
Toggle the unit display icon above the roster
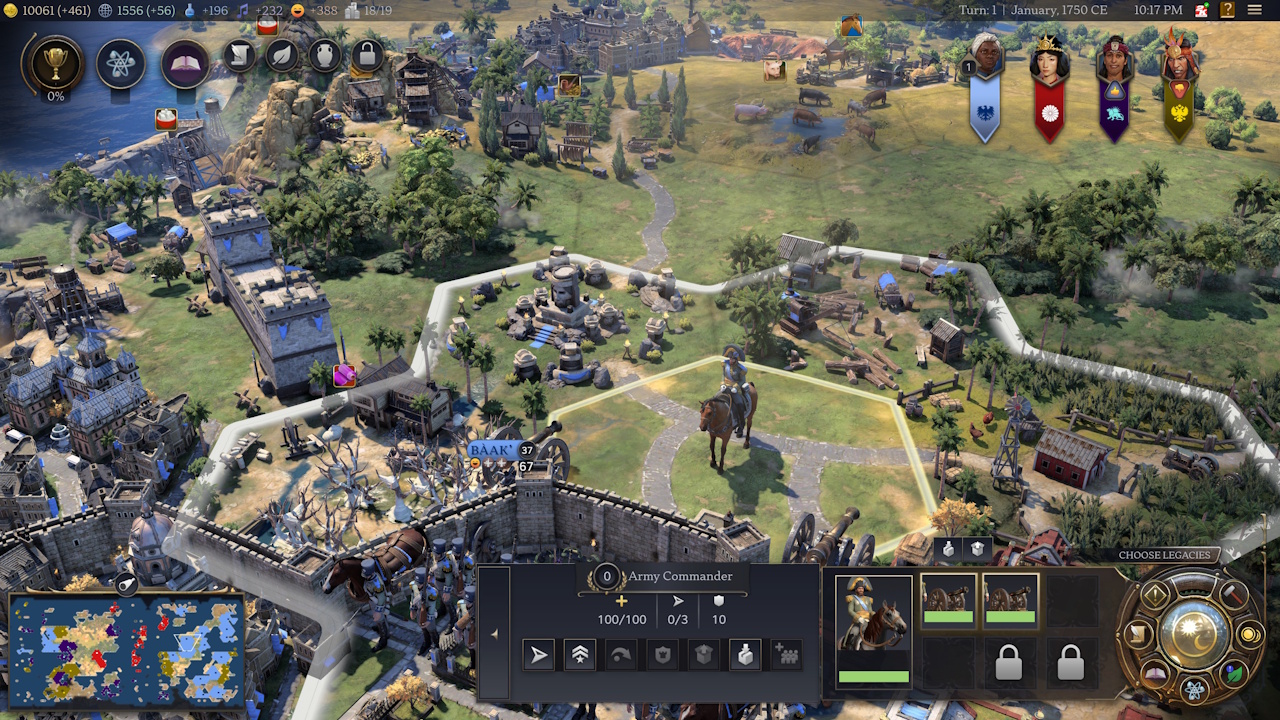pos(947,549)
